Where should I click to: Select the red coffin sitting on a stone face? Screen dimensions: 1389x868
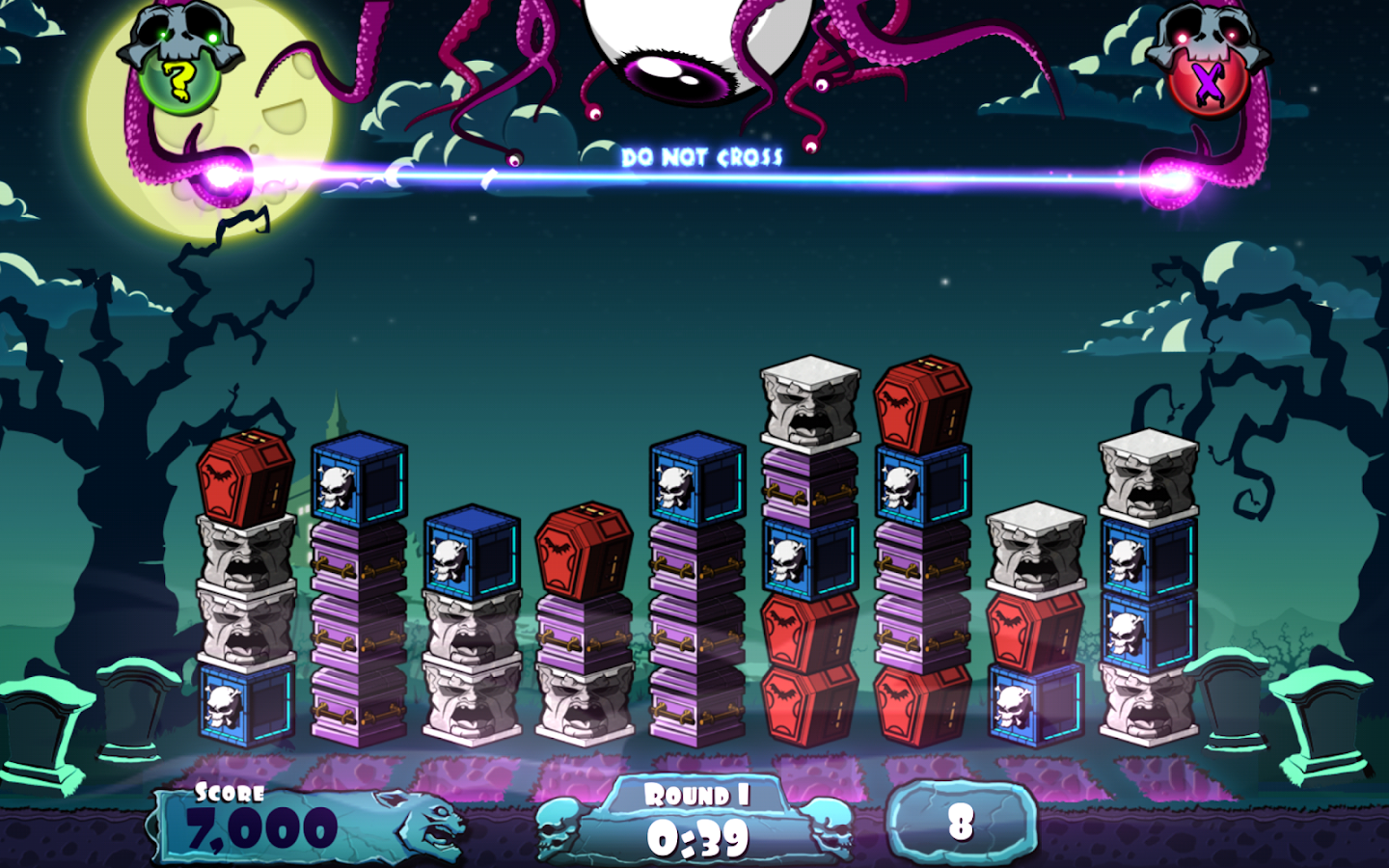[x=245, y=475]
